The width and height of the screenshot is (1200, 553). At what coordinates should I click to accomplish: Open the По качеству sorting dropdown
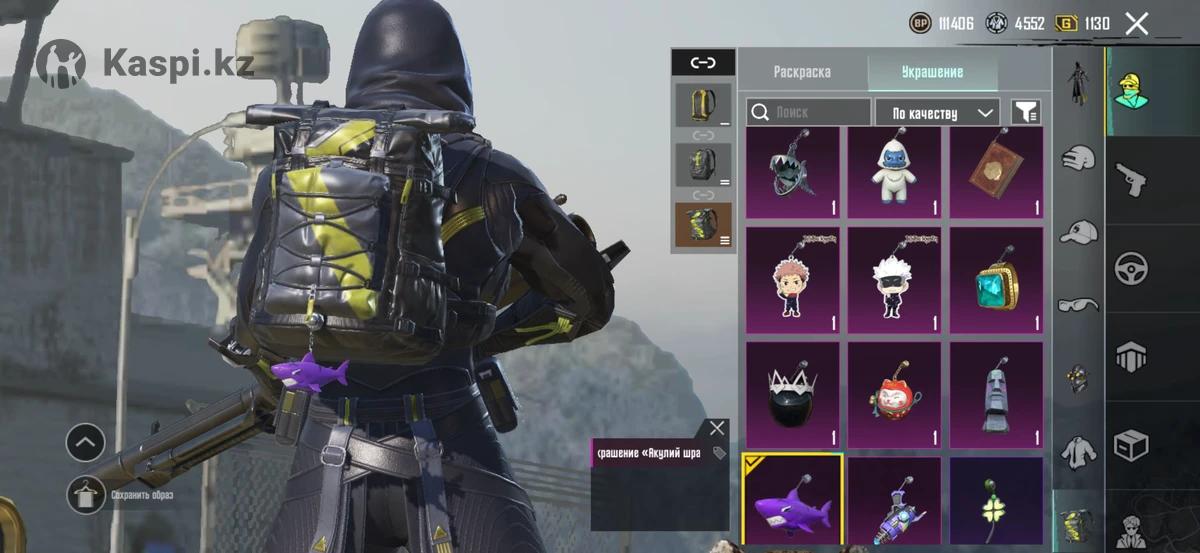pyautogui.click(x=937, y=112)
